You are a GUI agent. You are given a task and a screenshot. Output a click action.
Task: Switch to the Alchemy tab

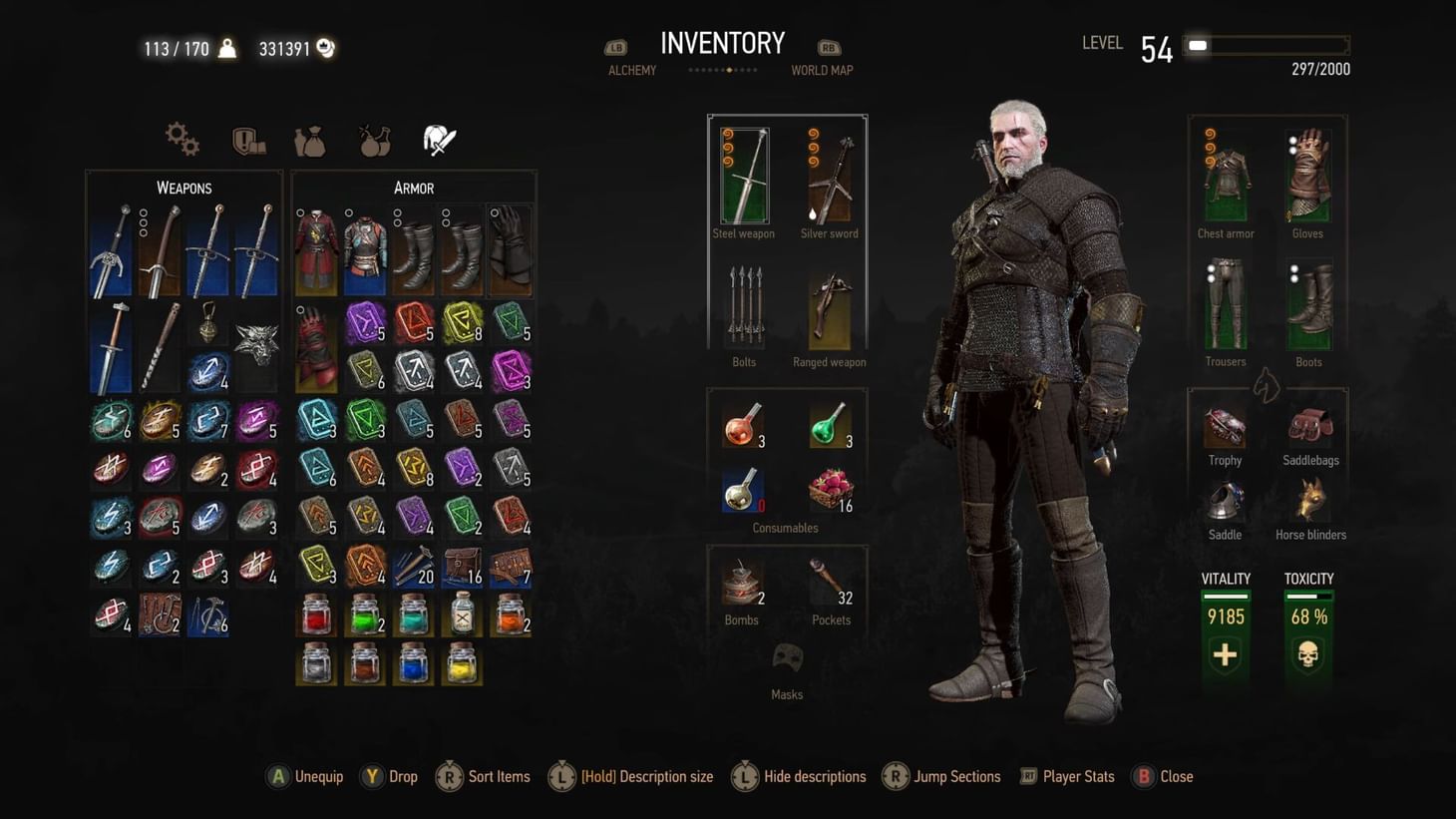631,70
